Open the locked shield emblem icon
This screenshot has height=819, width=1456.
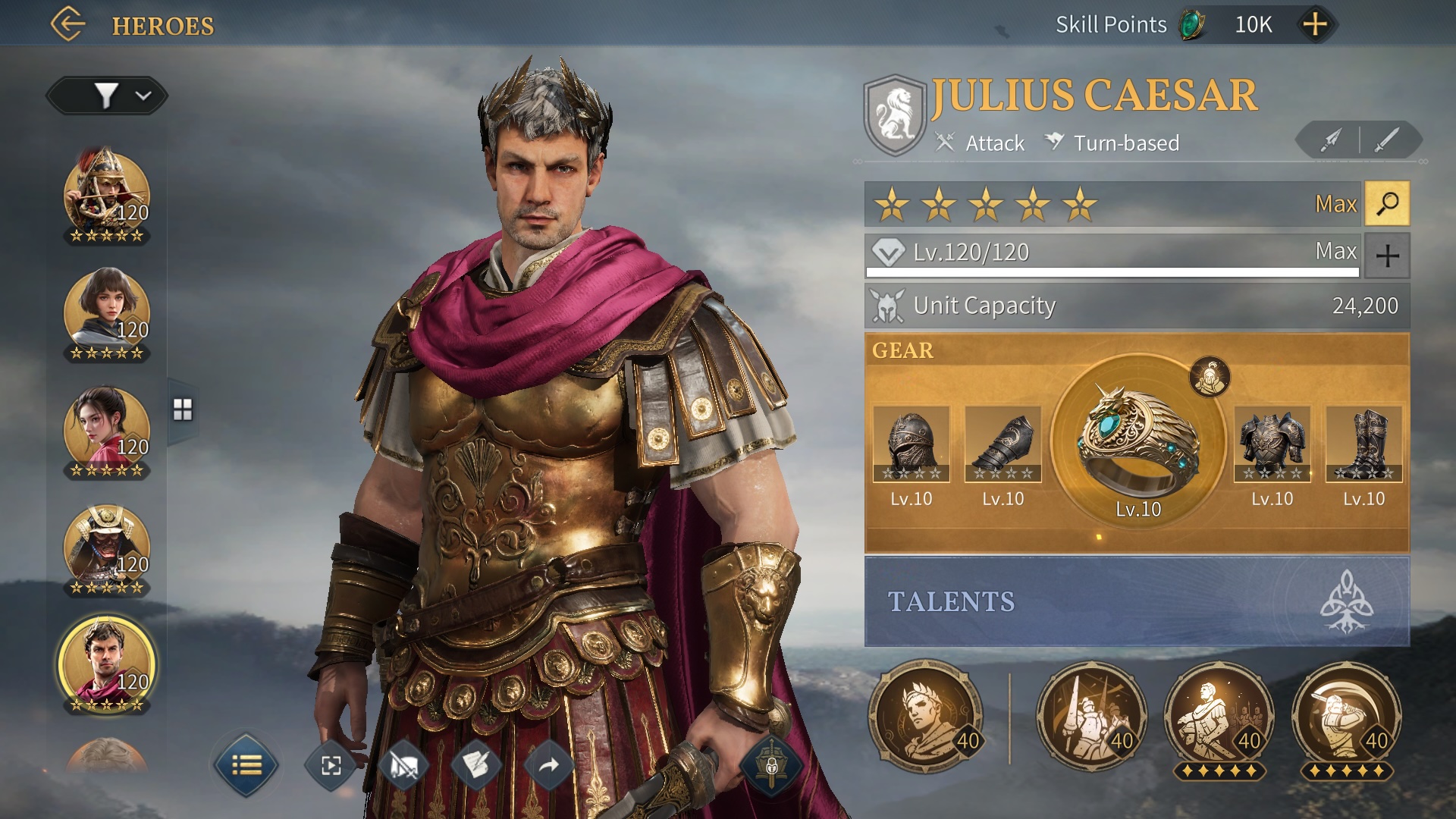(771, 764)
